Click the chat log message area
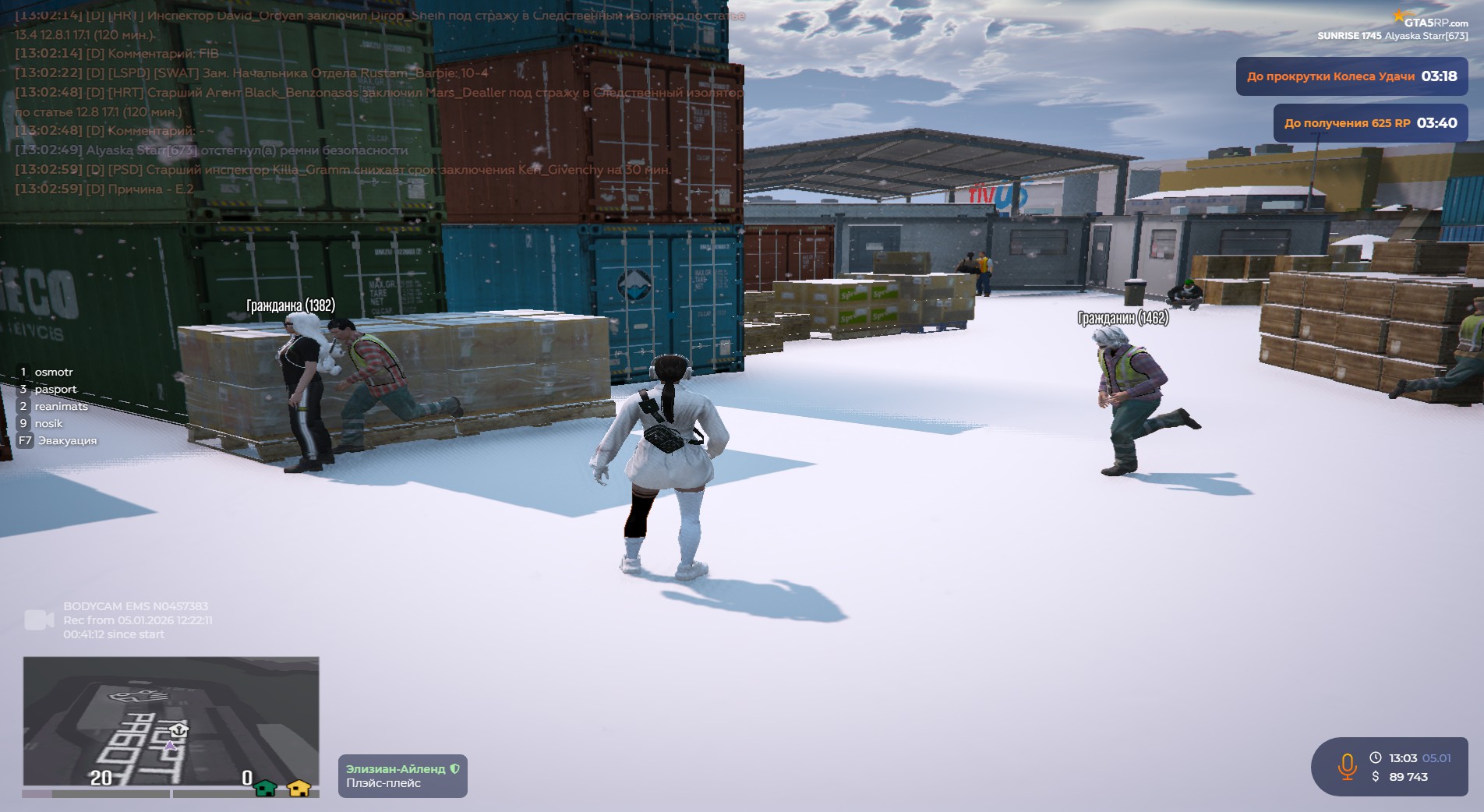Screen dimensions: 1484x812 374,101
